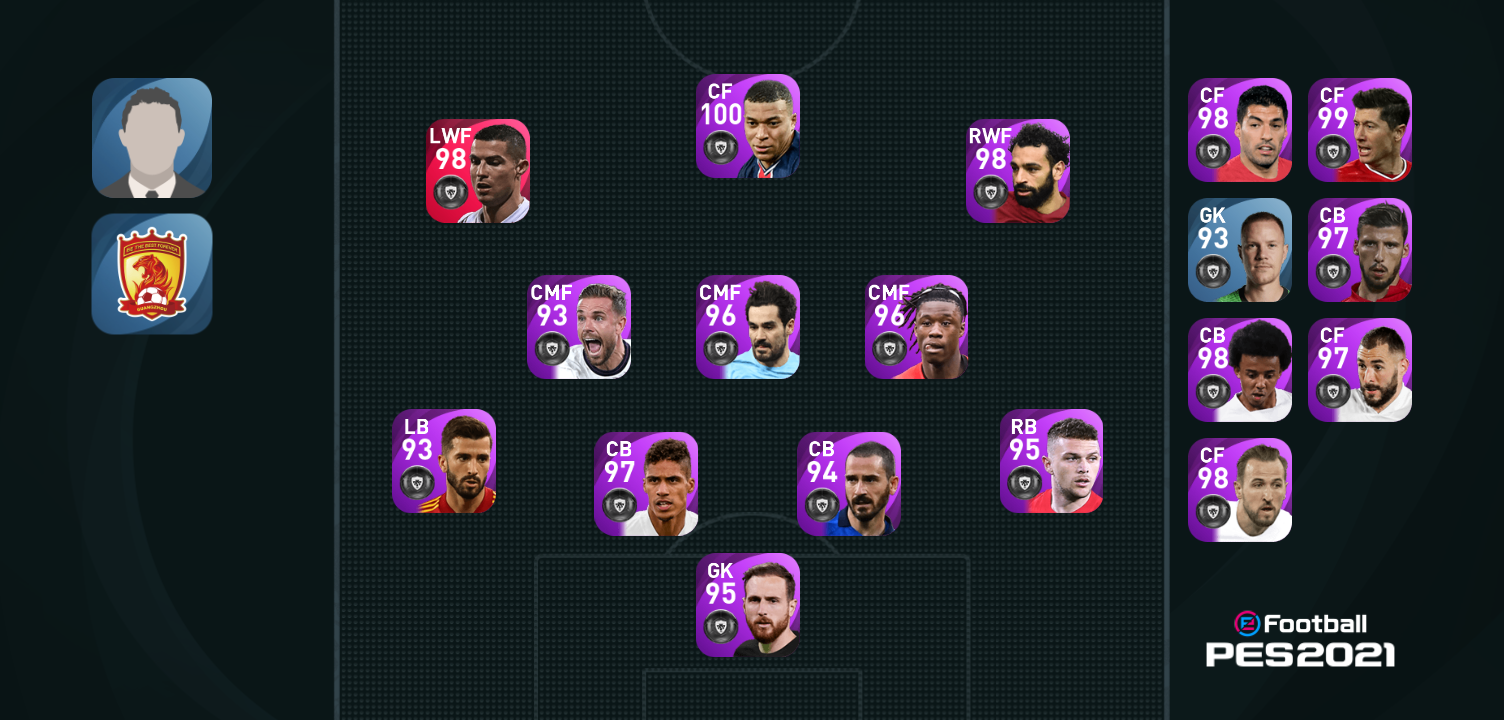Select Lewandowski's CF 99 bench card
The height and width of the screenshot is (720, 1504).
(1361, 131)
